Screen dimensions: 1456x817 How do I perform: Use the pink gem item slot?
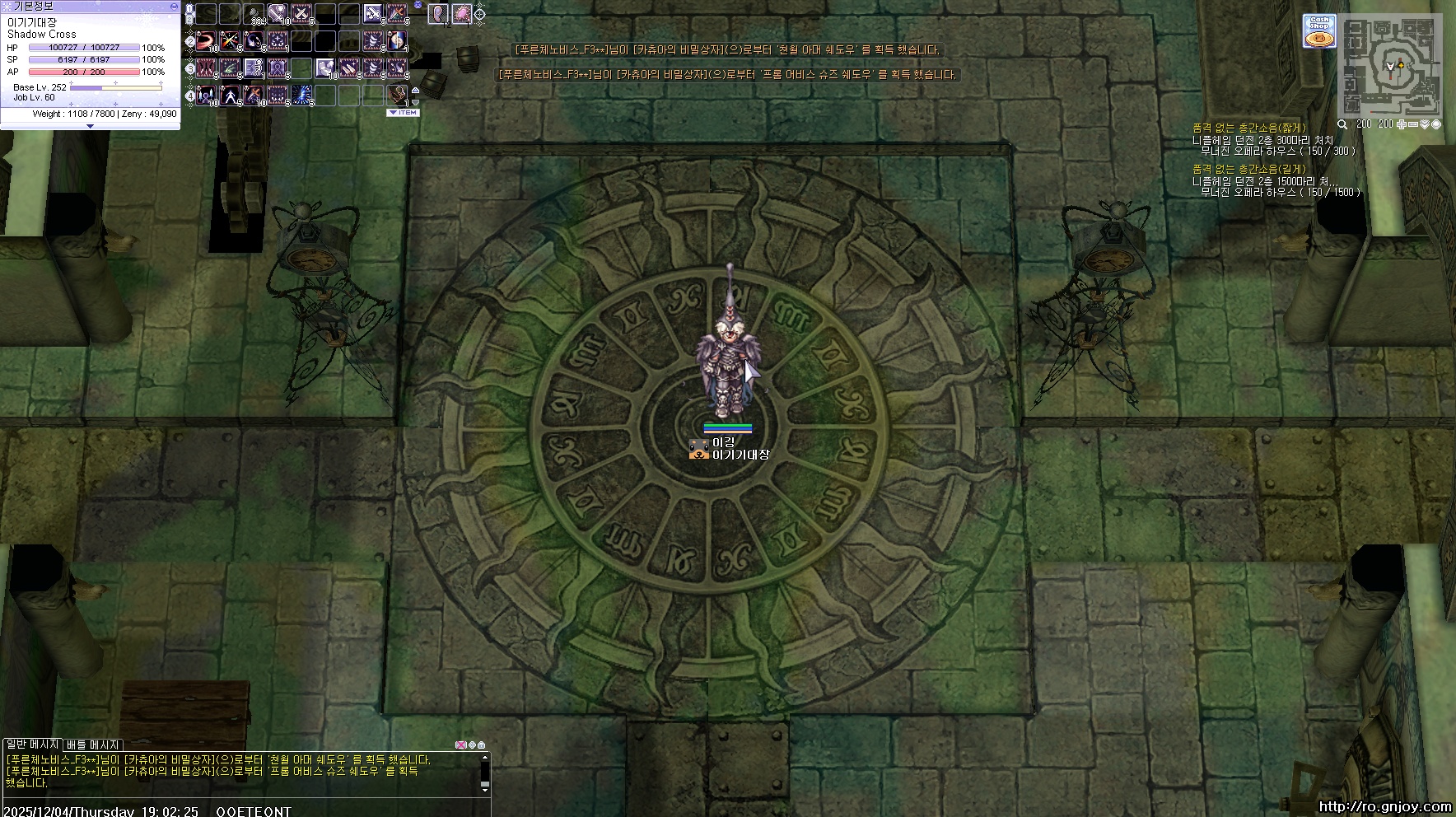click(461, 14)
